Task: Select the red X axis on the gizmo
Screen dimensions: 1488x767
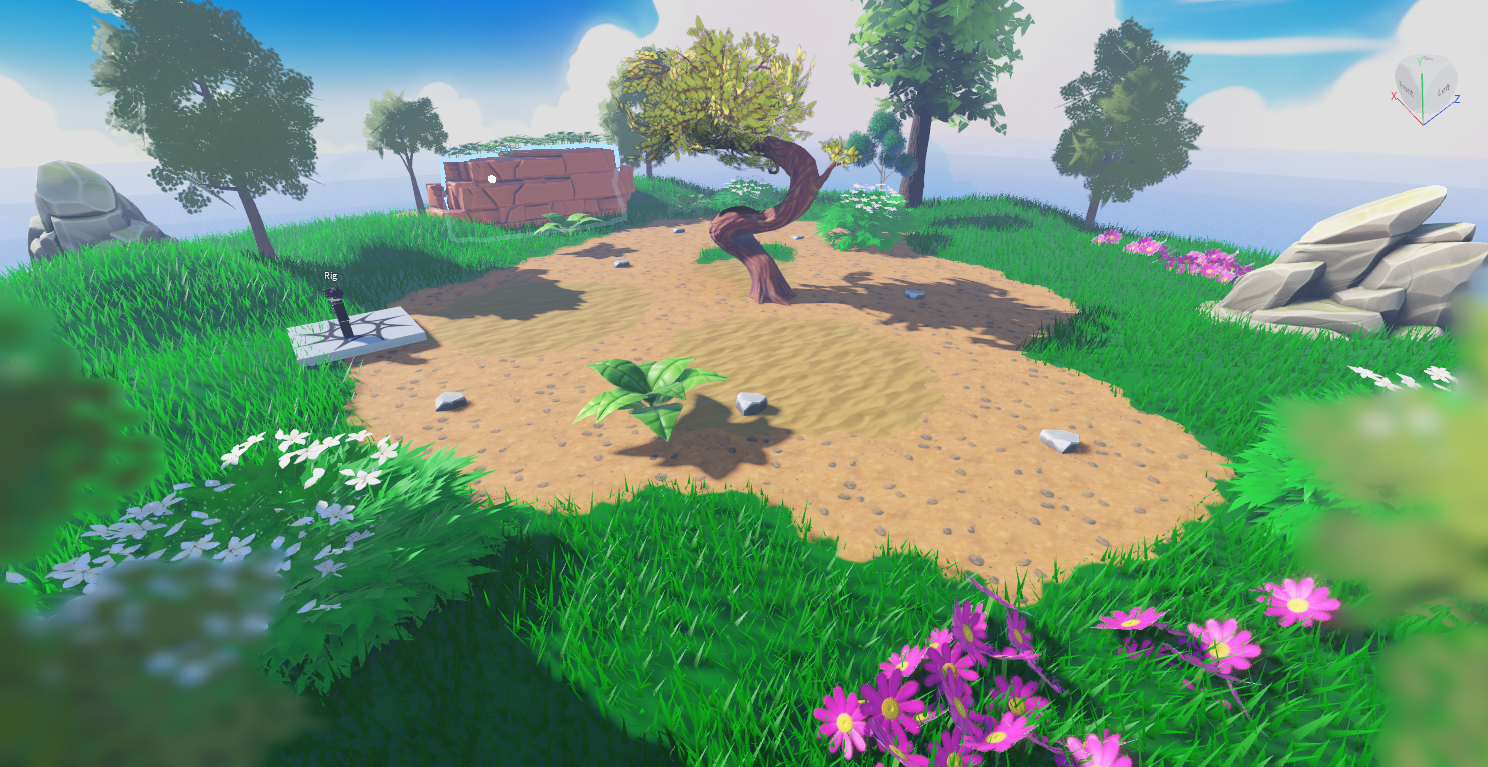Action: 1394,96
